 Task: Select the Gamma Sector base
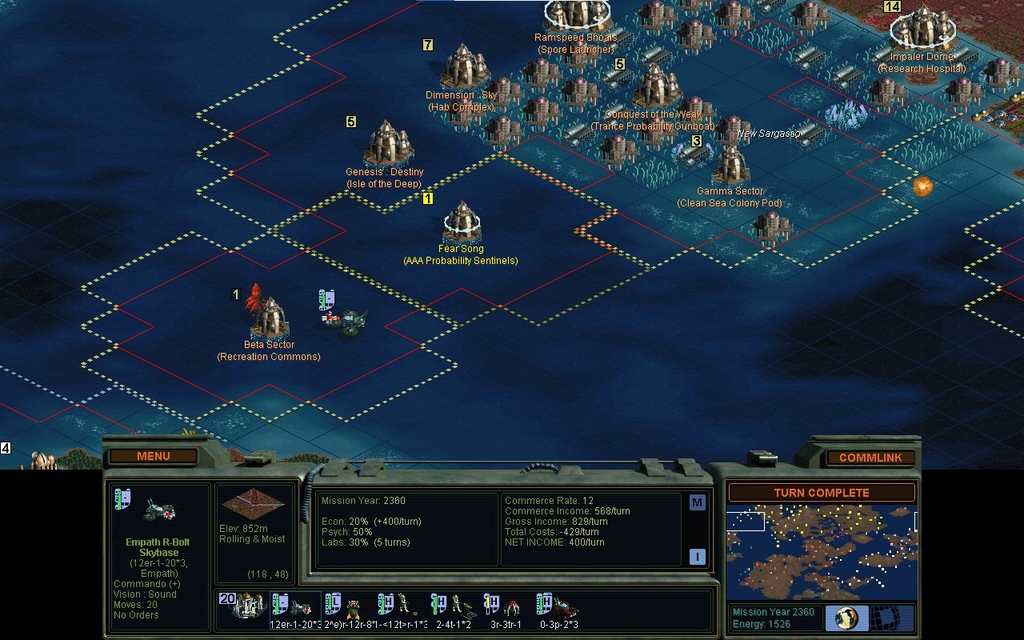[x=730, y=165]
